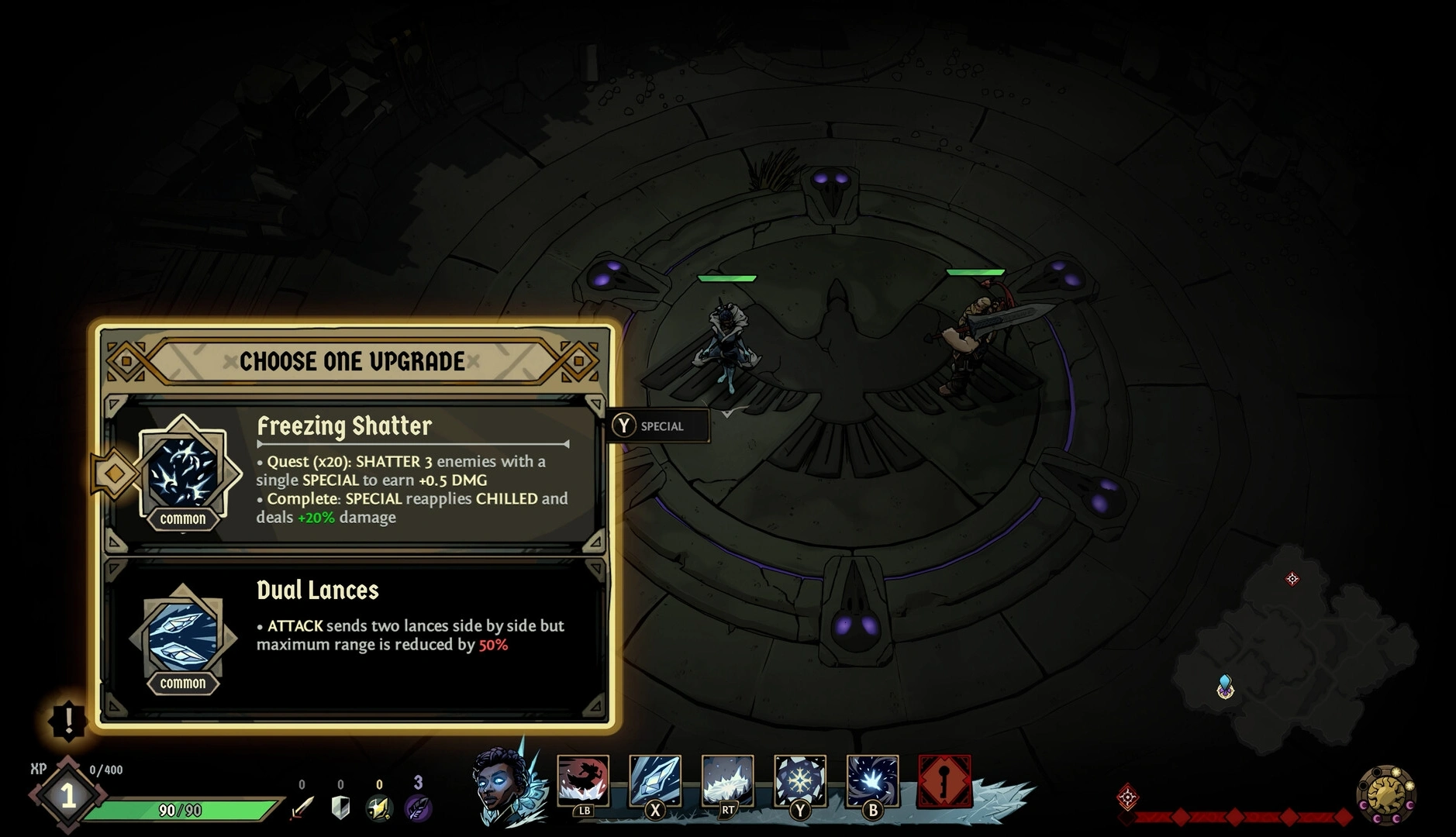Screen dimensions: 1456x837
Task: Trigger the snowflake special ability
Action: pos(799,780)
